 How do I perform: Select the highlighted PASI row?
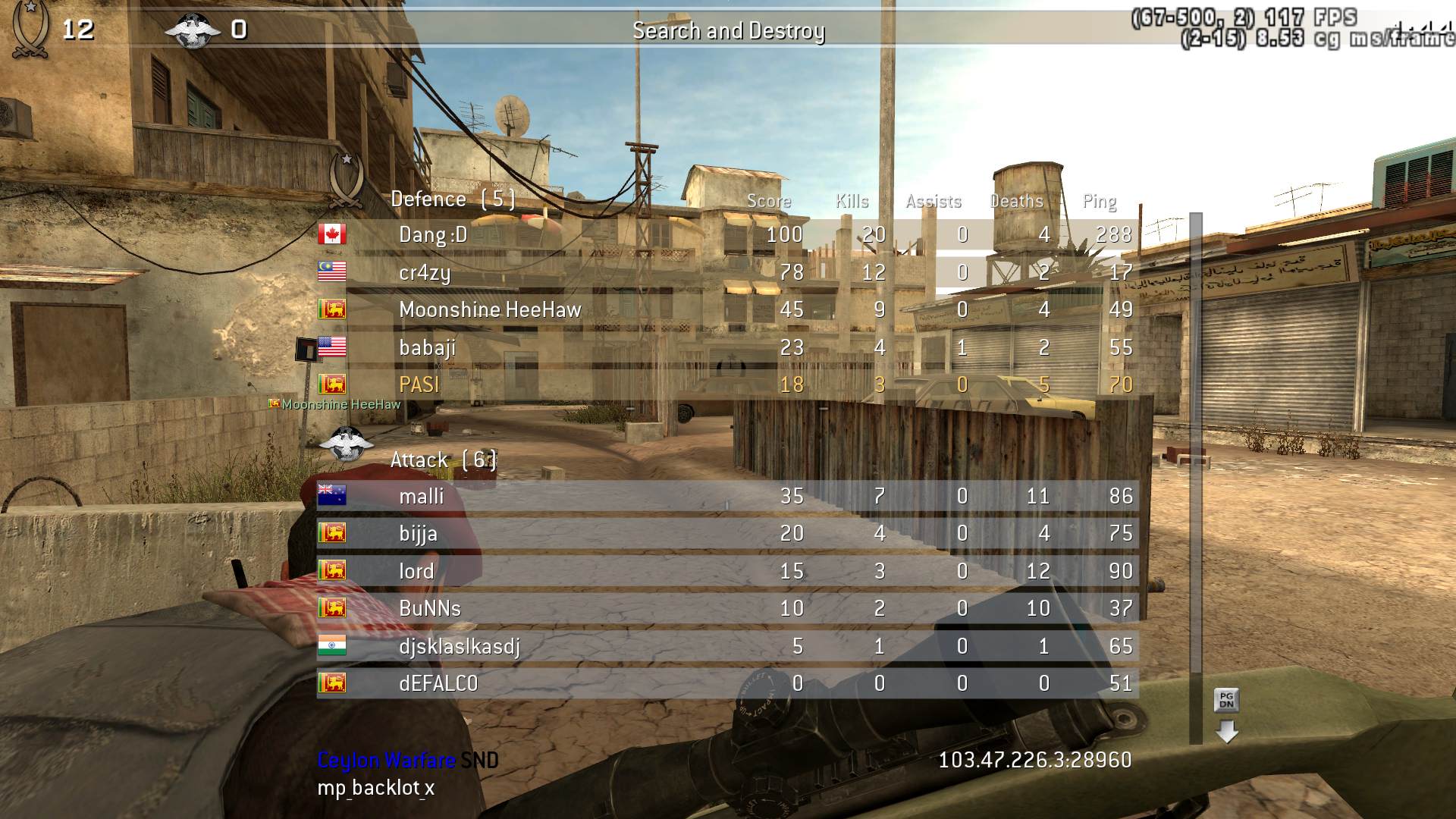pyautogui.click(x=728, y=384)
